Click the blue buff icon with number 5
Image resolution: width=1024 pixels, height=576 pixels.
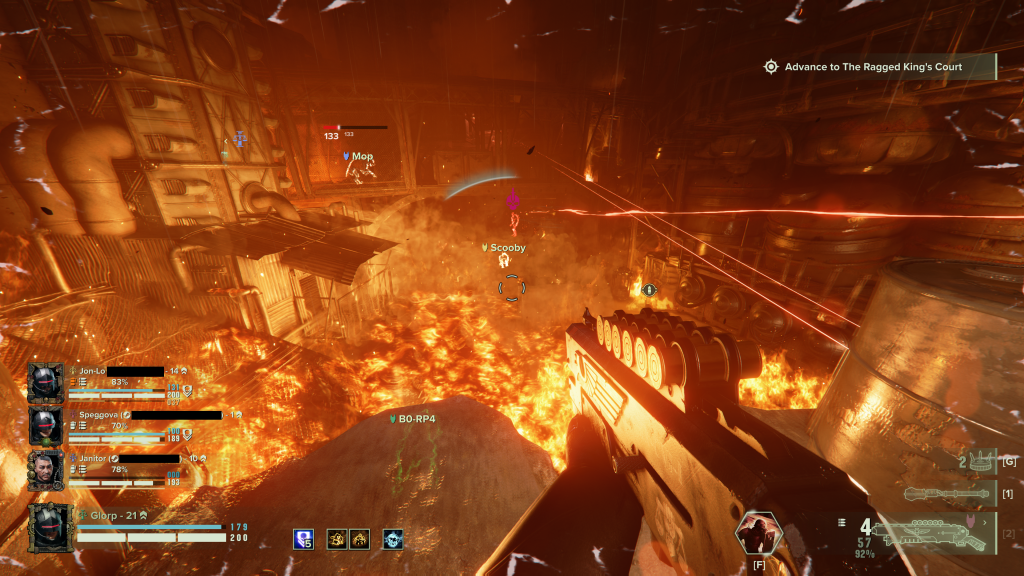point(304,539)
